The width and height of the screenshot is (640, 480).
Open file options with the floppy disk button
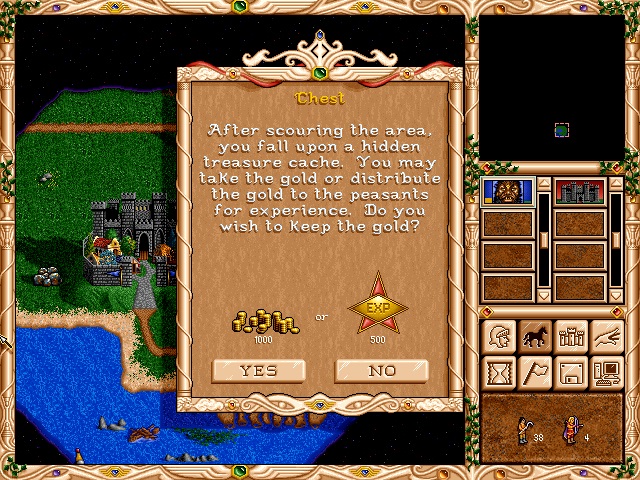tap(571, 373)
